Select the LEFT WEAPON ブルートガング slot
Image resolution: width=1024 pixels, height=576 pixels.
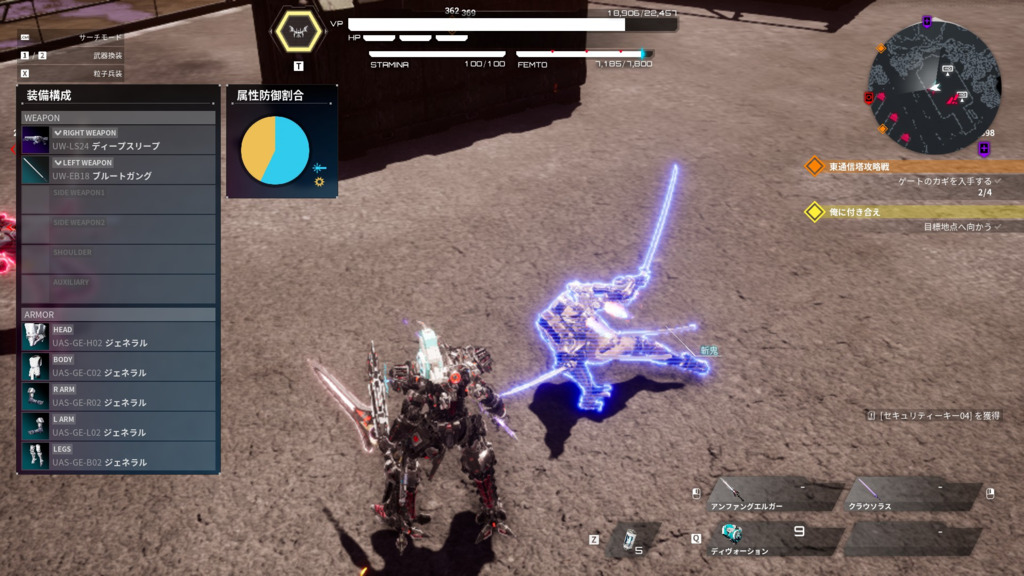pyautogui.click(x=118, y=170)
